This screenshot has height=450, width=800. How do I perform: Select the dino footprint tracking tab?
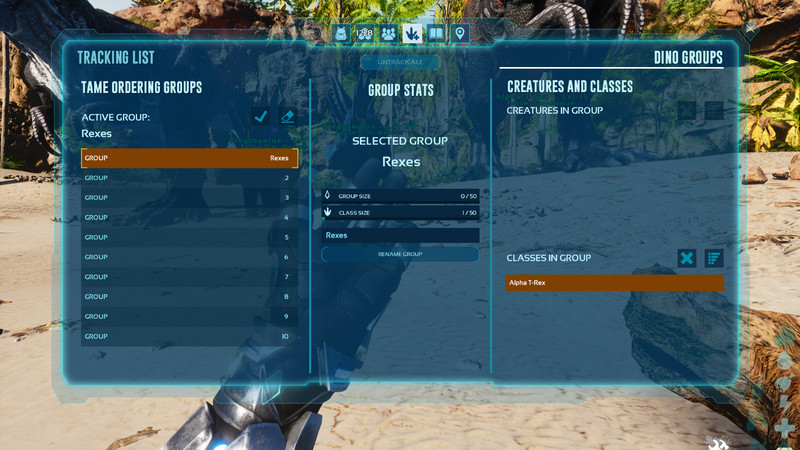tap(412, 33)
